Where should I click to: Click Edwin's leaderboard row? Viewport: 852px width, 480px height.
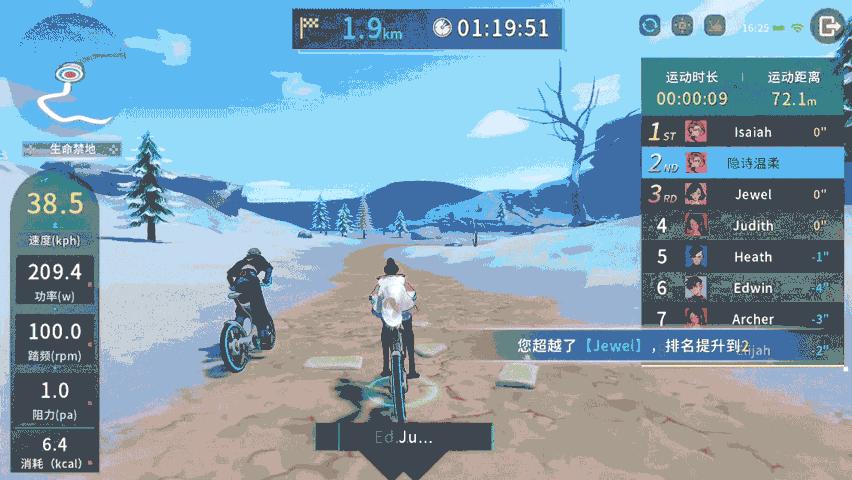[x=742, y=288]
